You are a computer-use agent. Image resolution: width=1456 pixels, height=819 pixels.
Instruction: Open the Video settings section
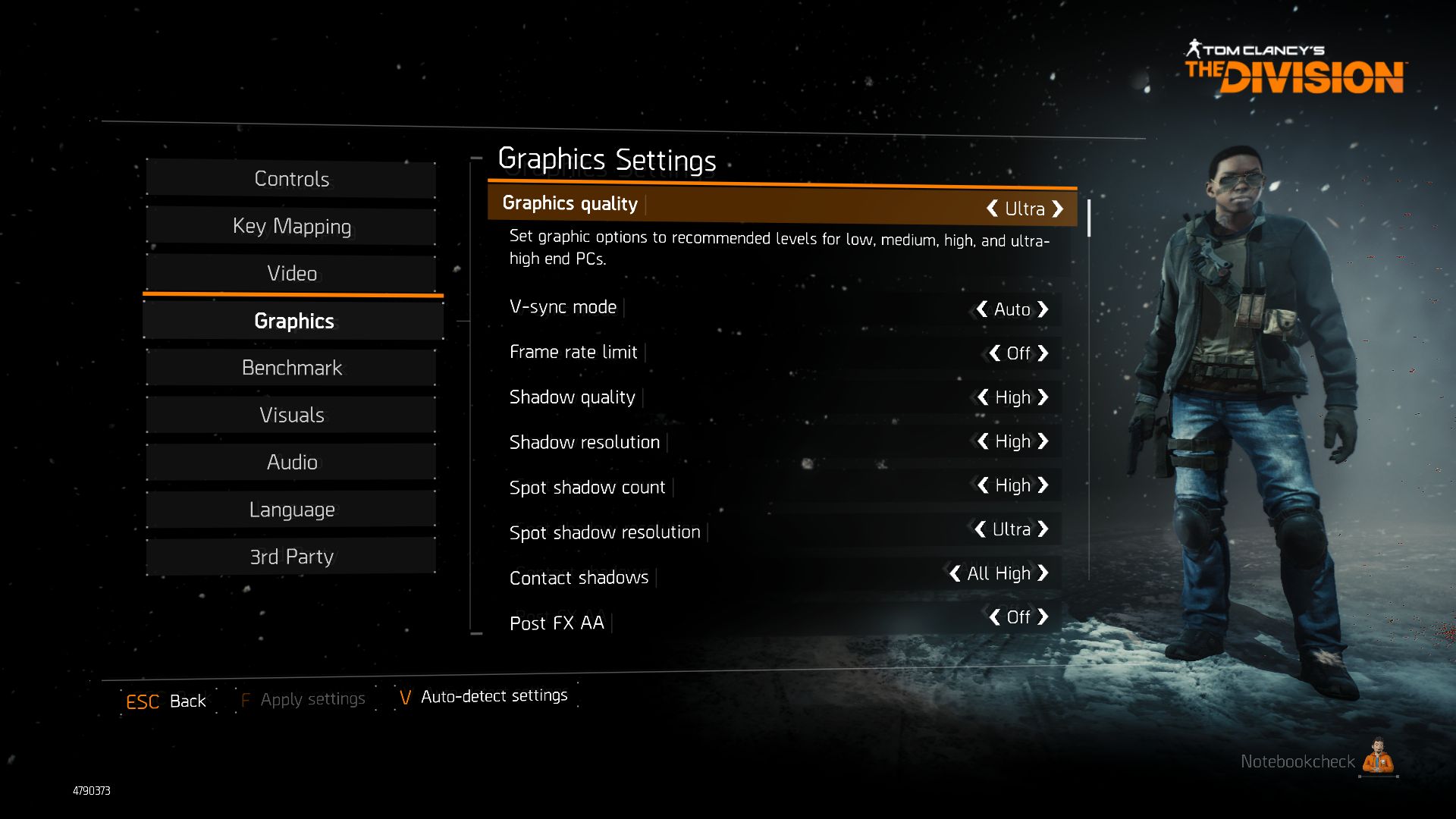291,273
